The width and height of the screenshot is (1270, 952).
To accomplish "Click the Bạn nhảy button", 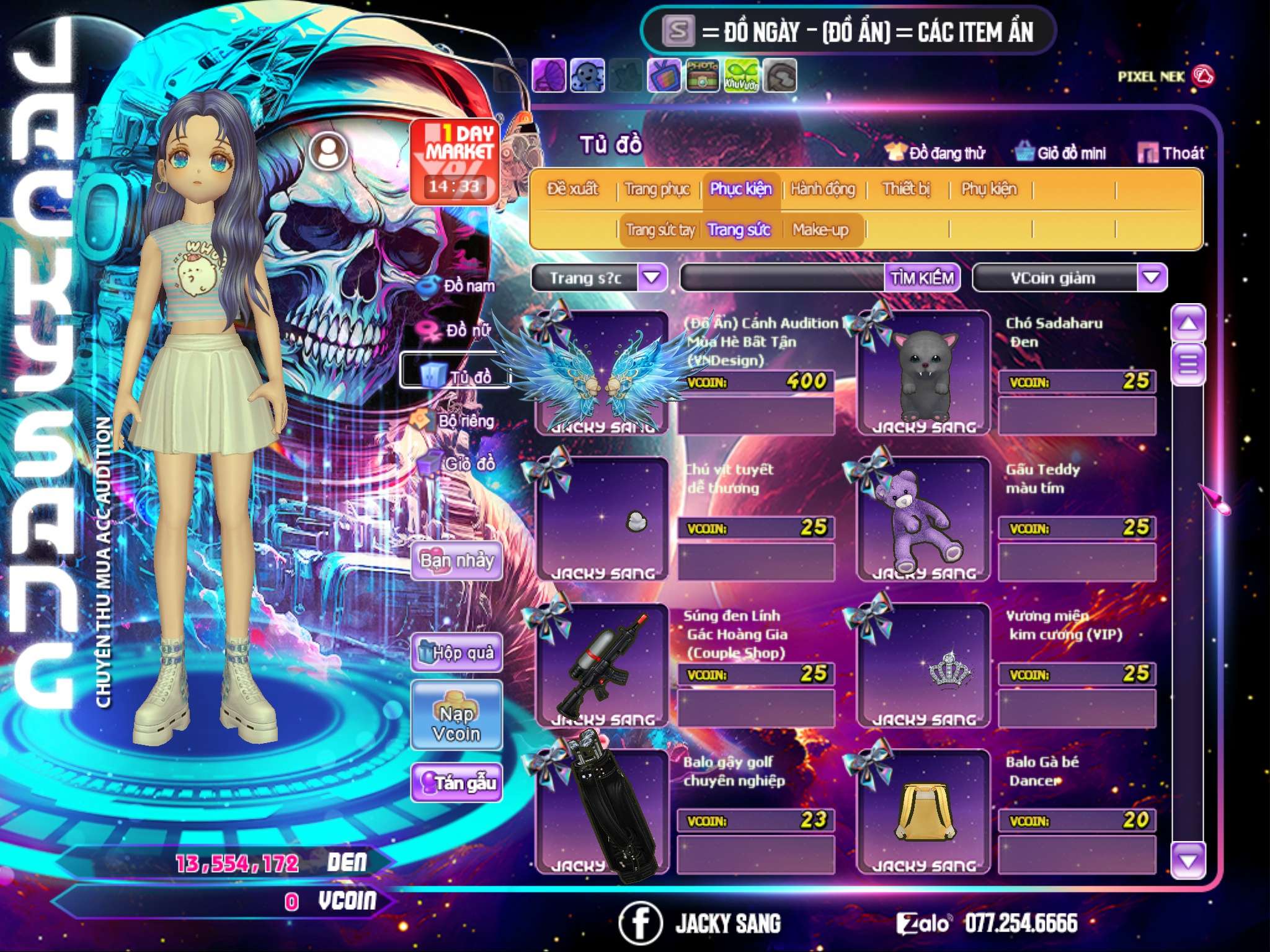I will pos(456,561).
